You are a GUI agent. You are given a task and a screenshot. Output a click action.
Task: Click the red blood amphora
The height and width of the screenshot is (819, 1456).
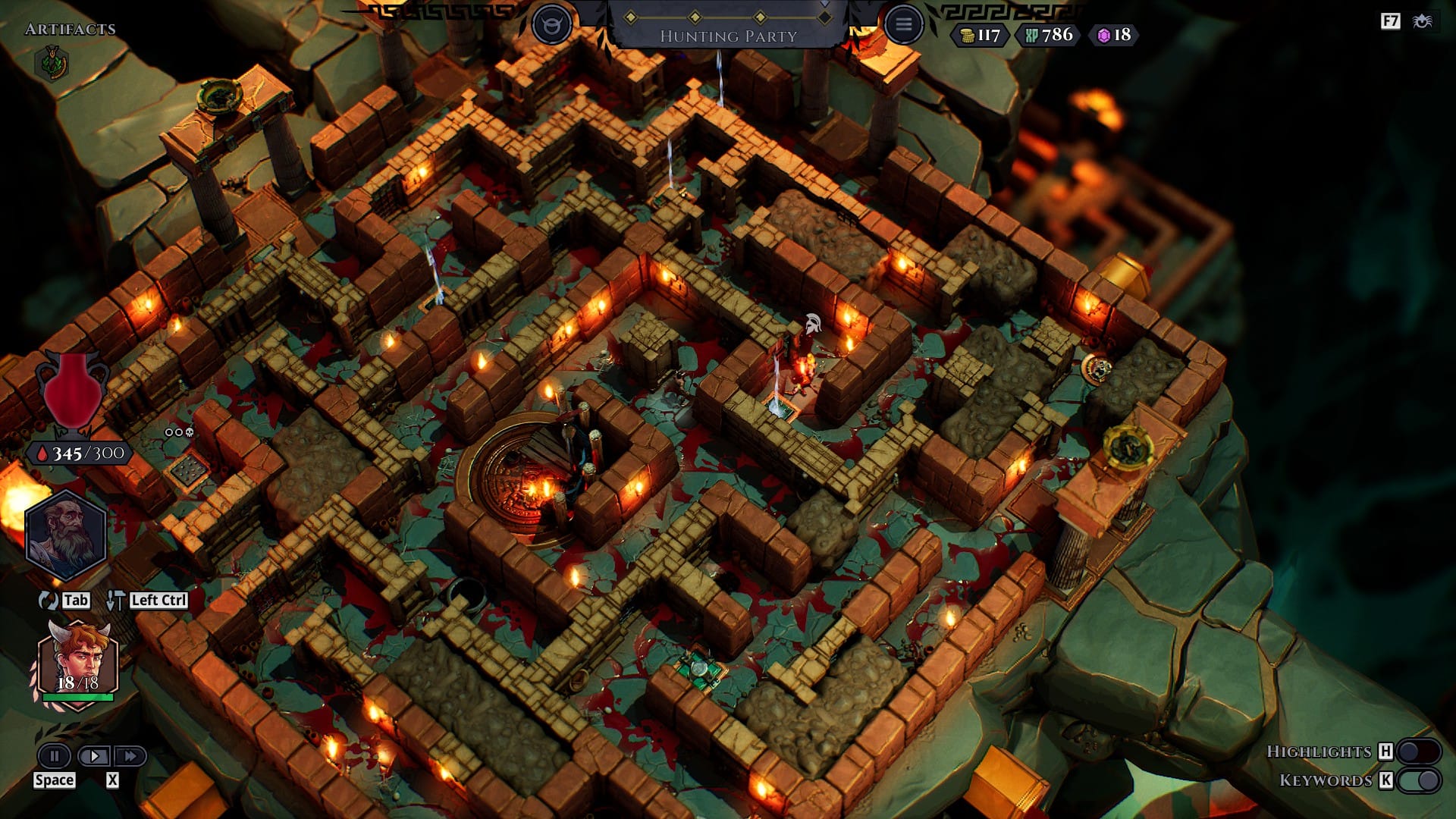(x=72, y=391)
